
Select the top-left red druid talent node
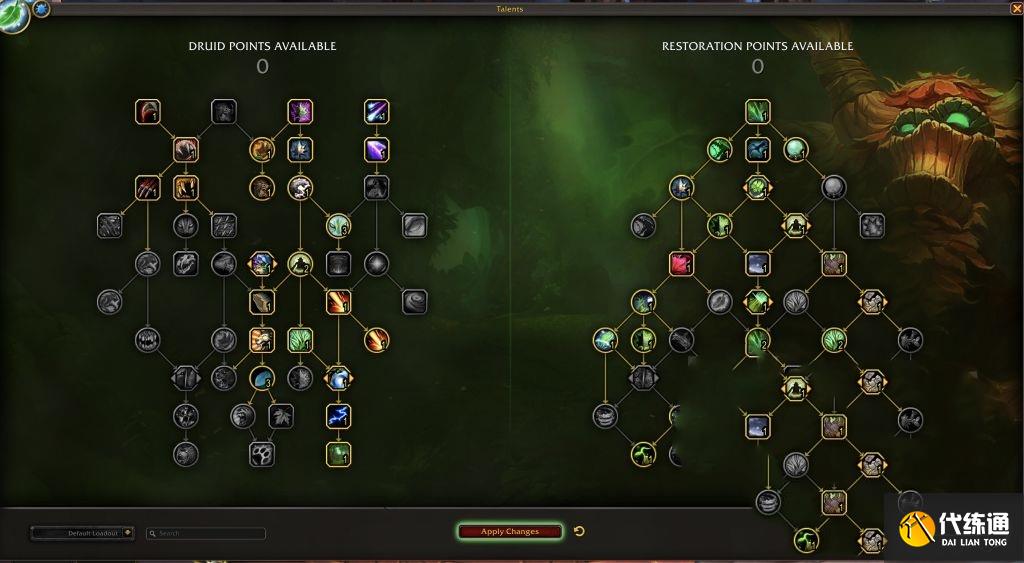click(148, 111)
